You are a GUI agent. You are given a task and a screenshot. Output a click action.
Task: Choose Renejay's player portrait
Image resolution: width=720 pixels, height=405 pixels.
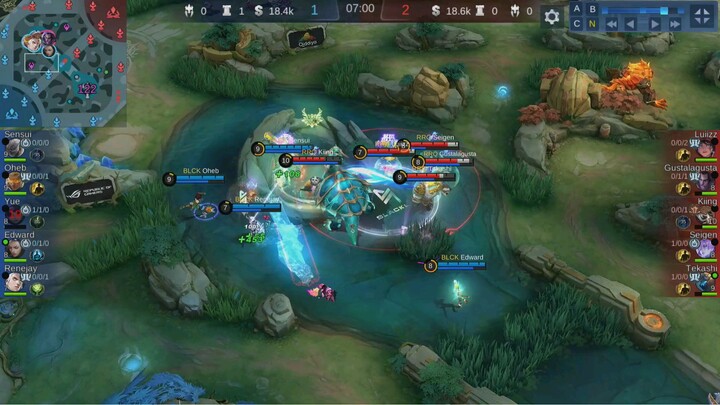(14, 282)
